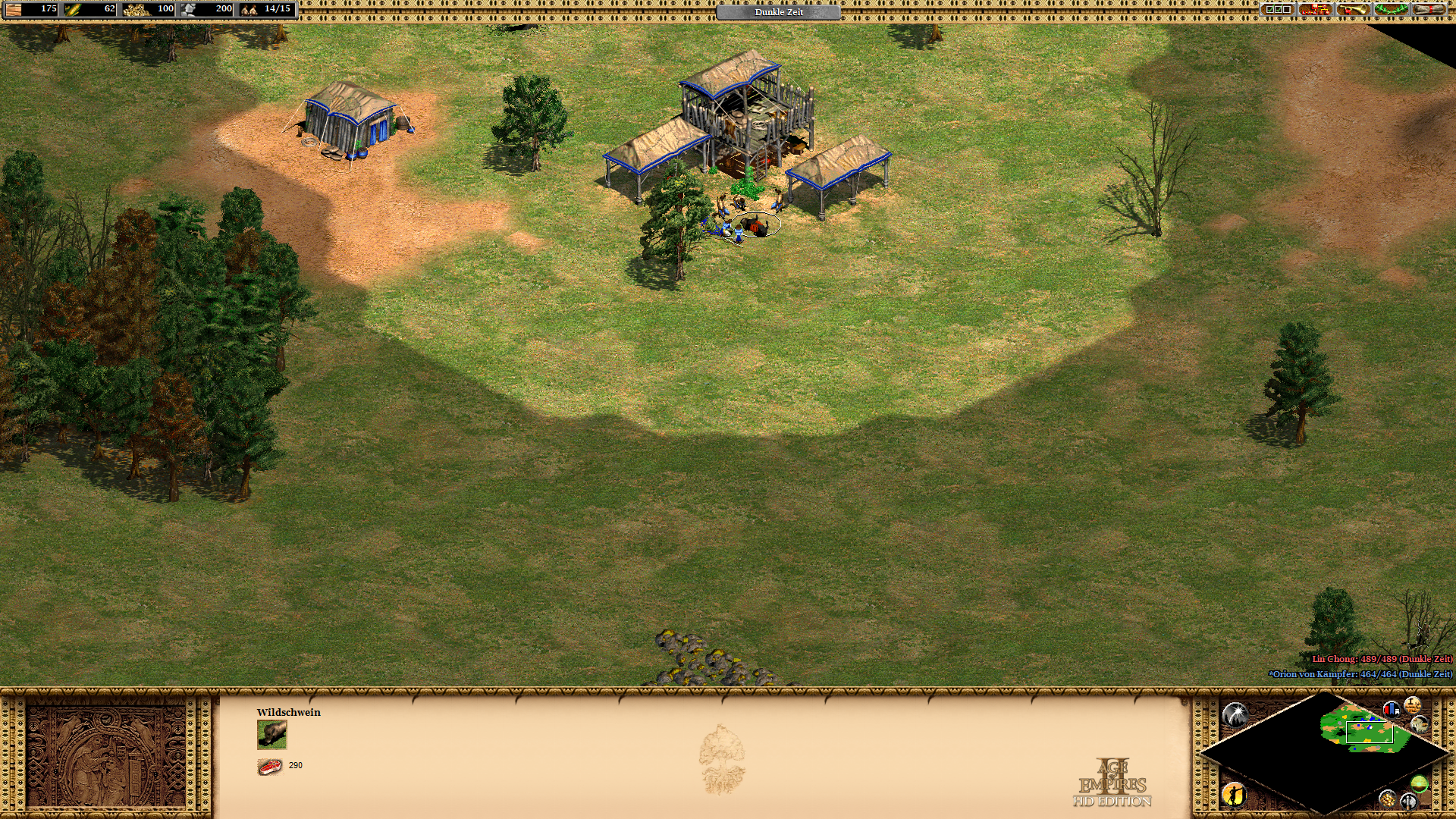Click the Wildschwein portrait icon
1456x819 pixels.
[x=272, y=735]
